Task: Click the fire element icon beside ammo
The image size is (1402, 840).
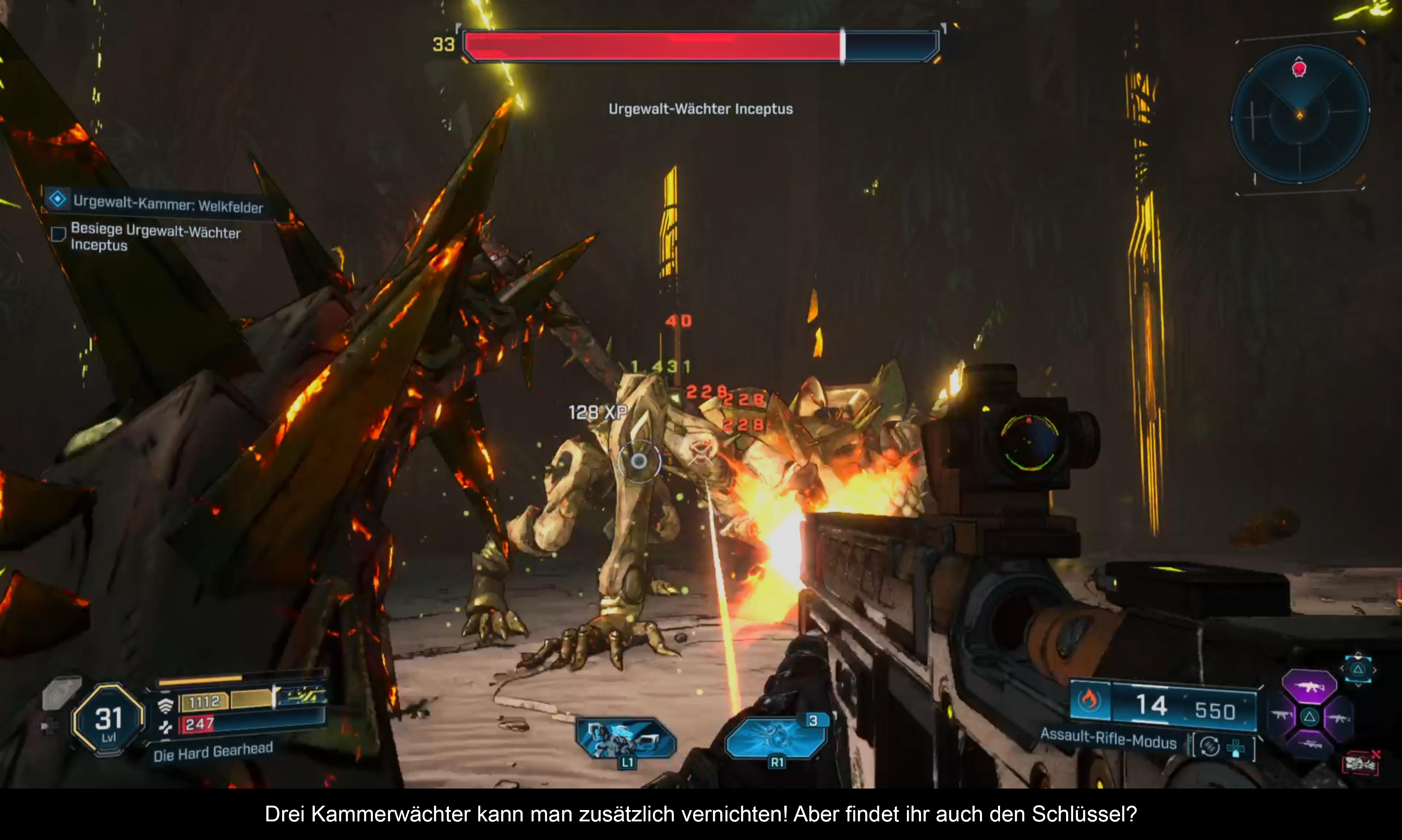Action: (1089, 700)
